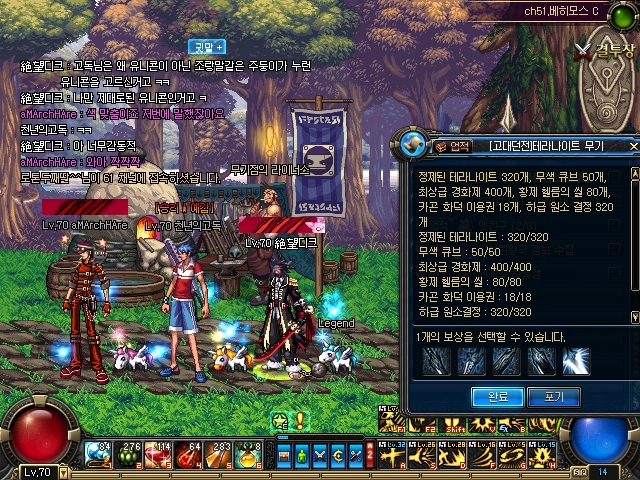Pick the glowing white fifth reward icon
Image resolution: width=640 pixels, height=480 pixels.
[576, 361]
